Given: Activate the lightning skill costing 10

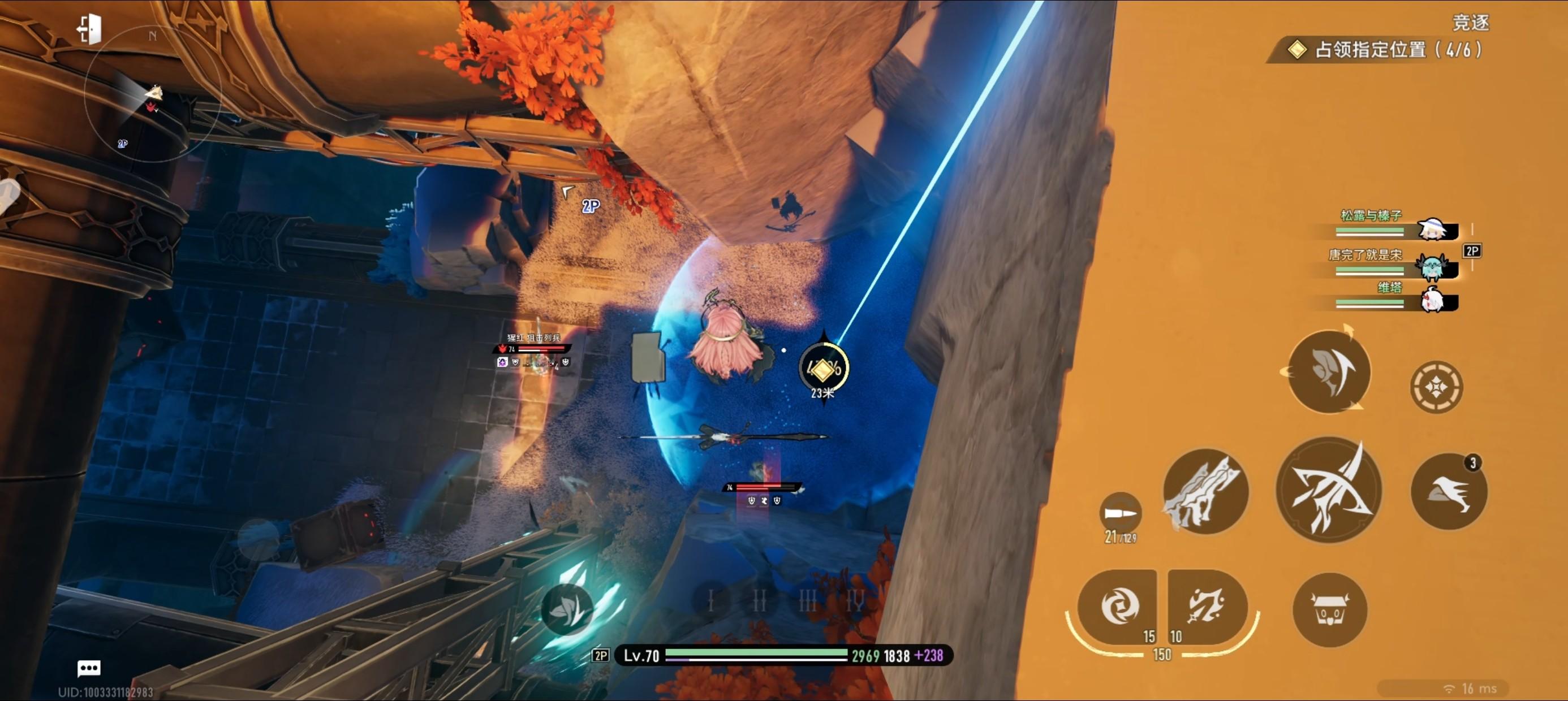Looking at the screenshot, I should (1207, 606).
